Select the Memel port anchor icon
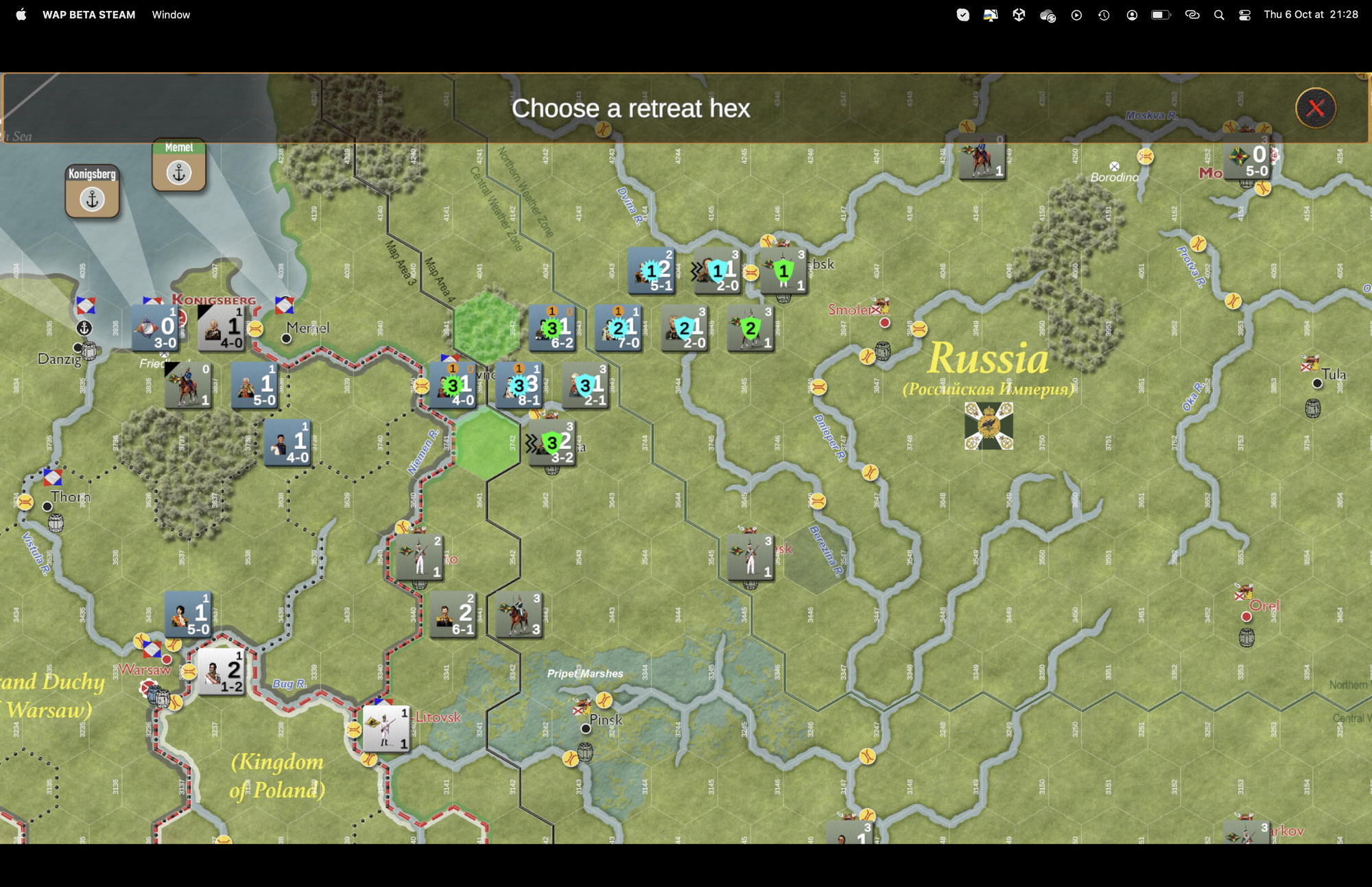1372x887 pixels. [x=179, y=173]
